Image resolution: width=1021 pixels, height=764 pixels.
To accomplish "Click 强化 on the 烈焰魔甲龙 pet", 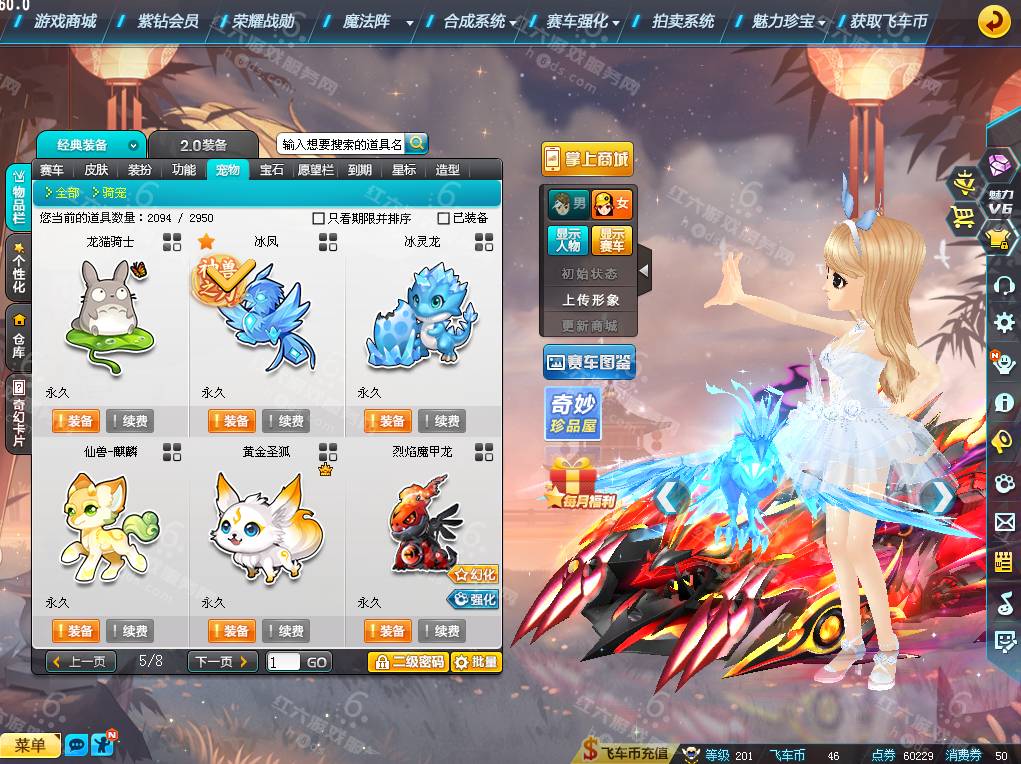I will [x=473, y=600].
